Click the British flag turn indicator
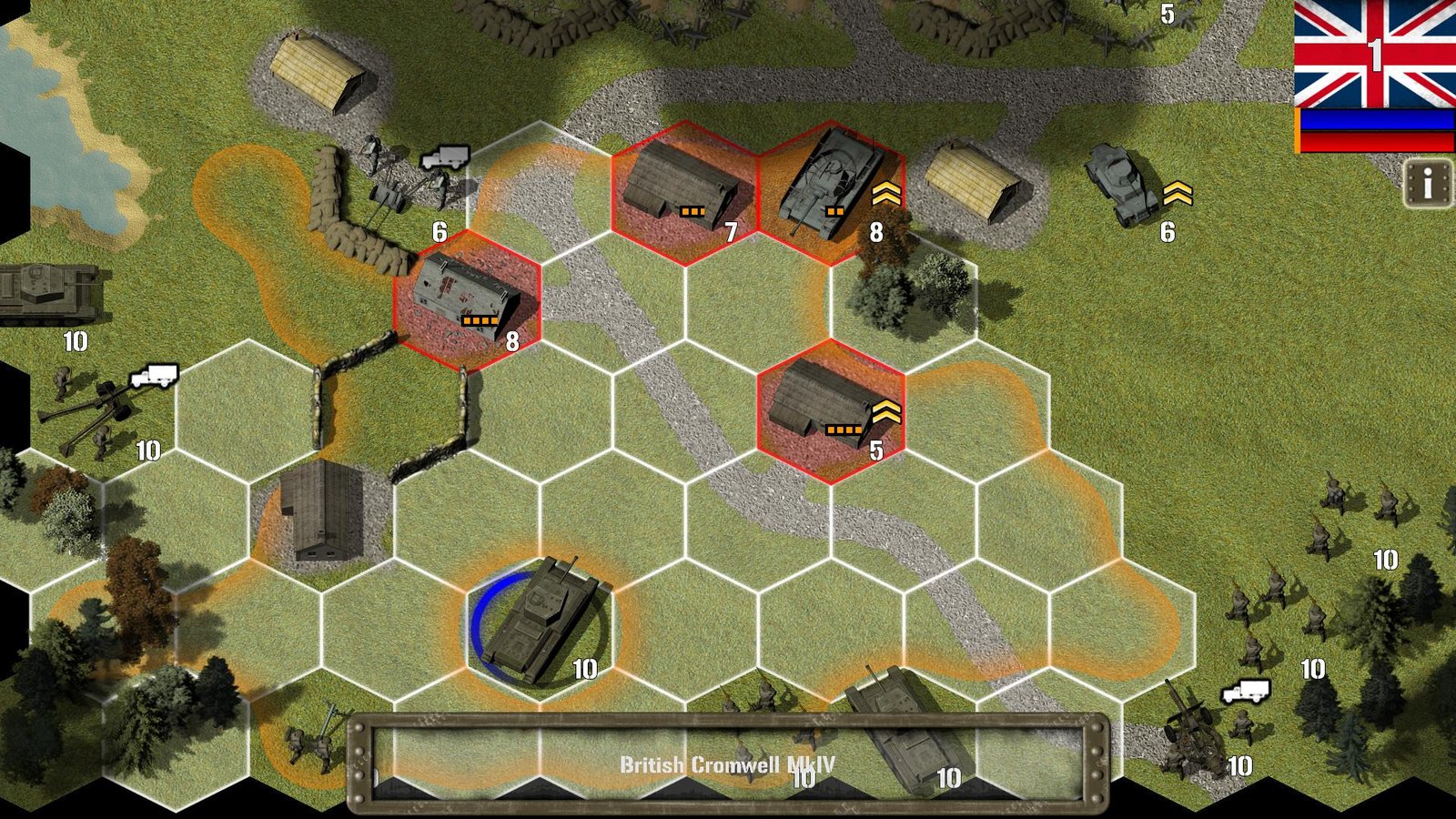 tap(1372, 56)
